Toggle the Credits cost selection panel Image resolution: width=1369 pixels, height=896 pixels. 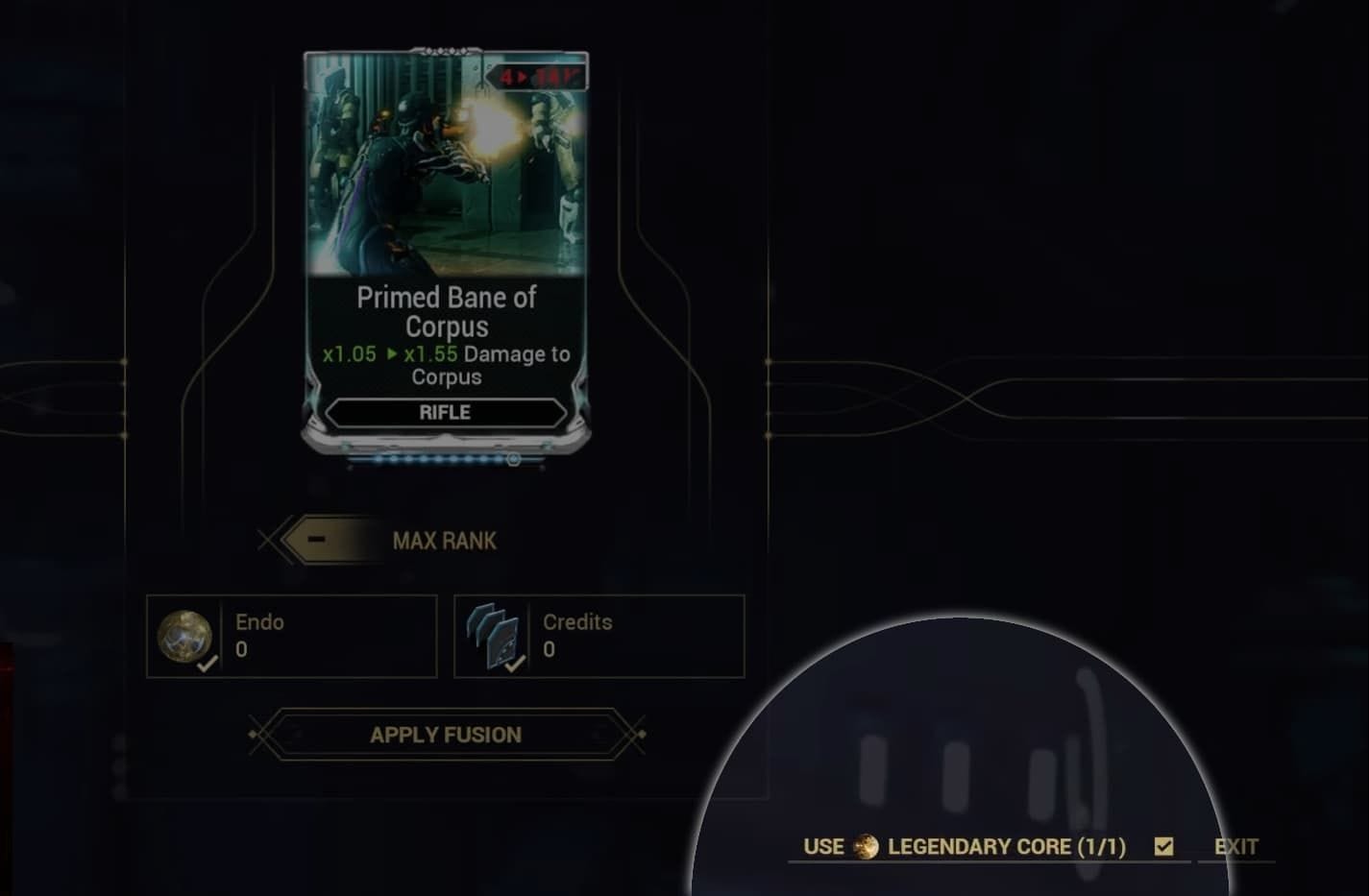pyautogui.click(x=599, y=637)
